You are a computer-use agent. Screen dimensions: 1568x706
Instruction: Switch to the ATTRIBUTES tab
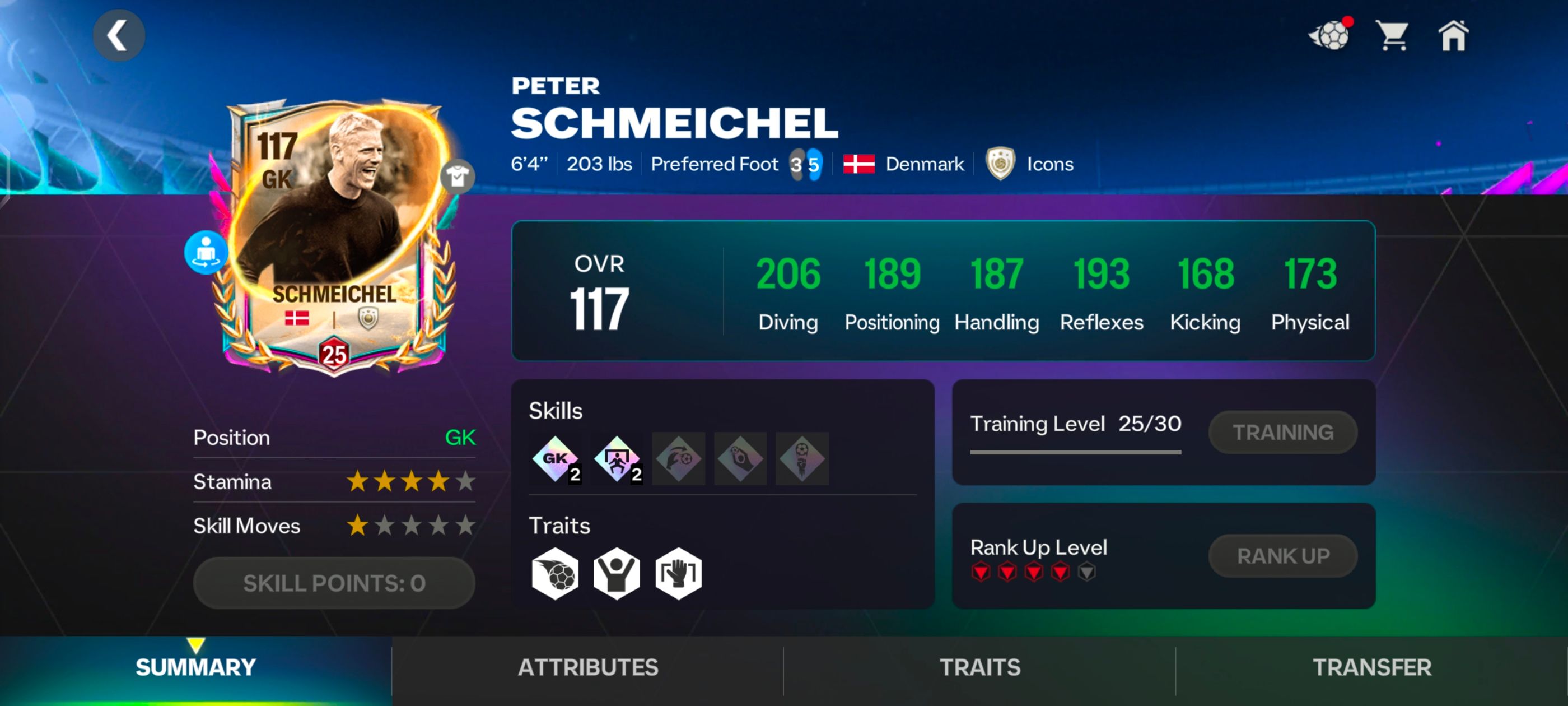click(588, 667)
